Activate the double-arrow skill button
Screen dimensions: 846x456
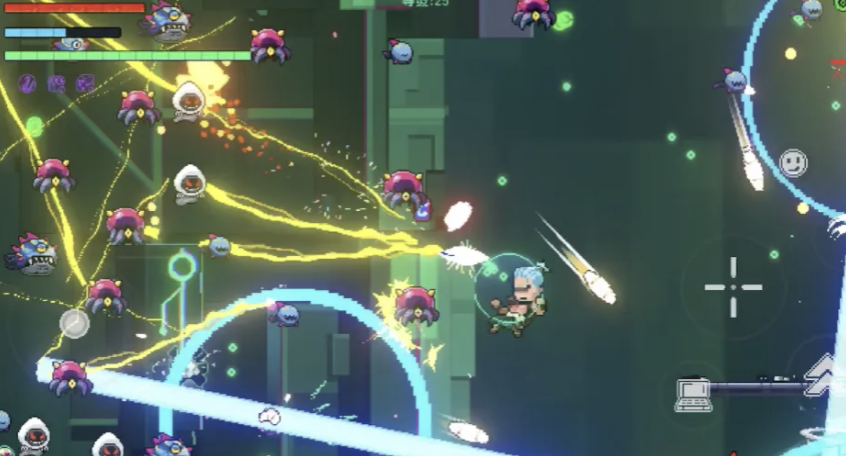(823, 374)
